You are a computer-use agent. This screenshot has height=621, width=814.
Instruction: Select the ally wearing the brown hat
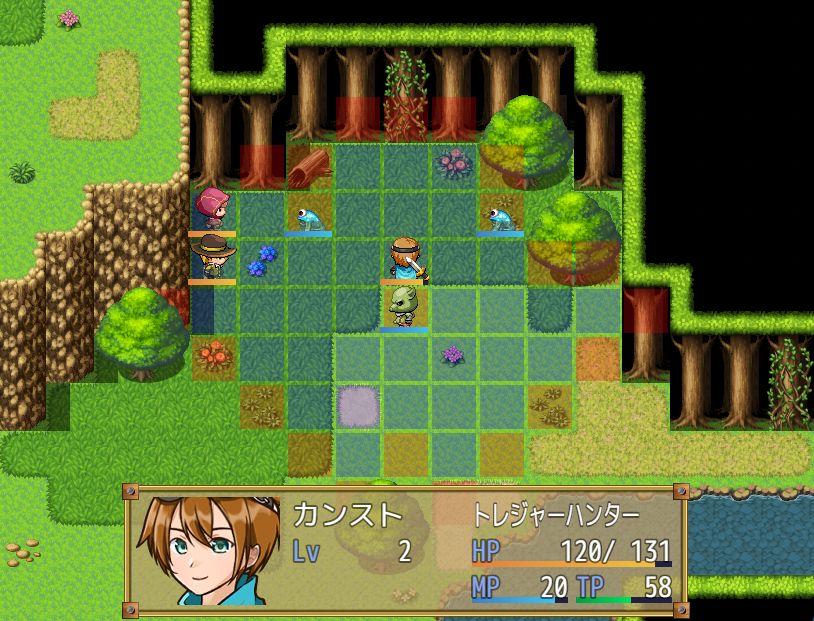tap(212, 258)
